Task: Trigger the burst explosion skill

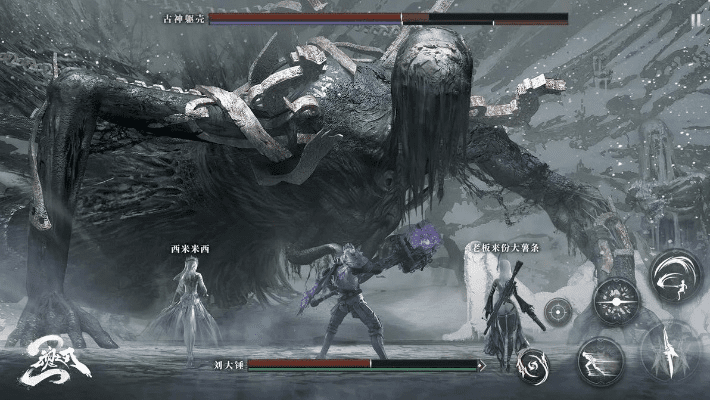Action: click(617, 301)
